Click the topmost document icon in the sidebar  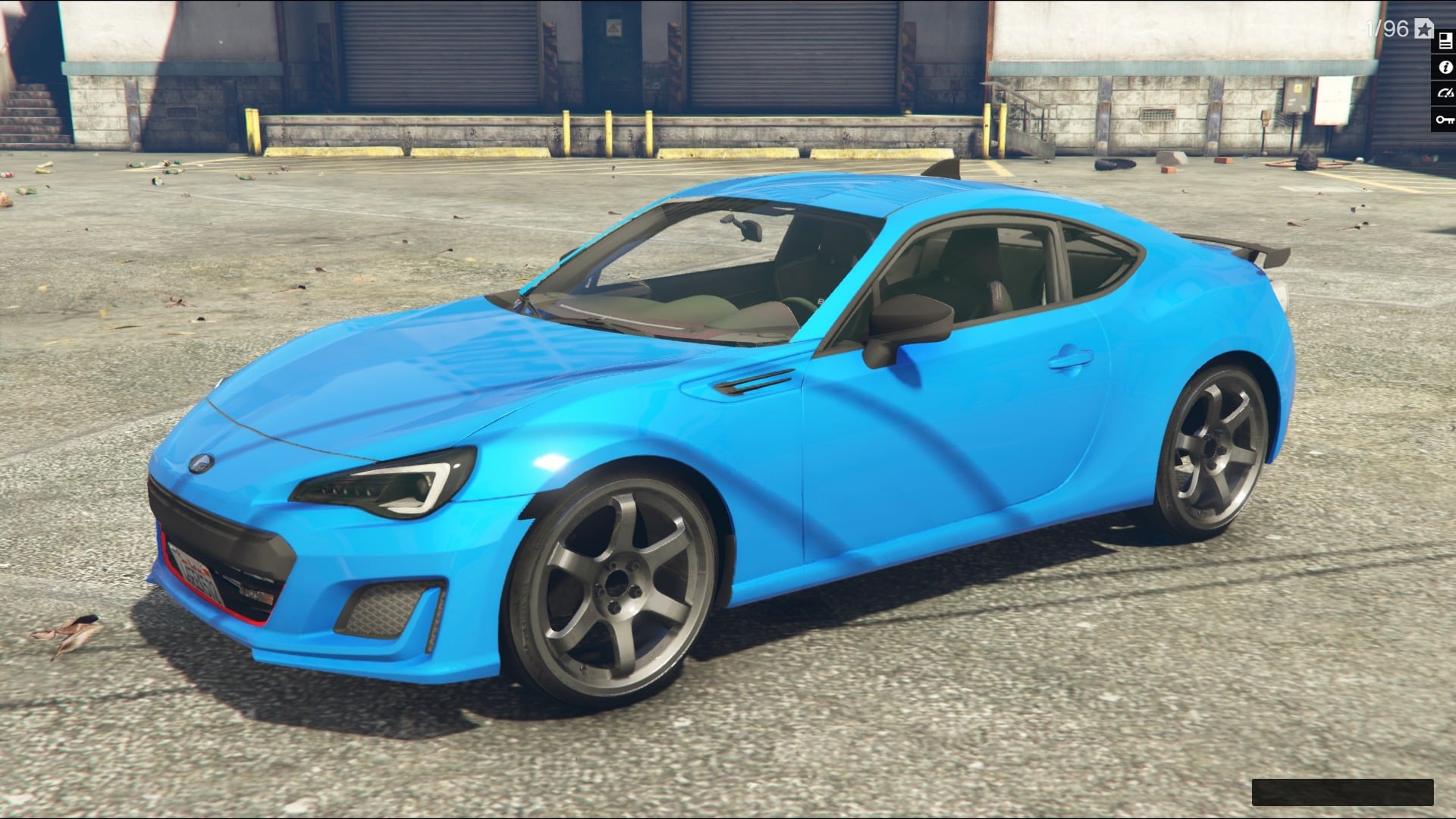point(1446,39)
